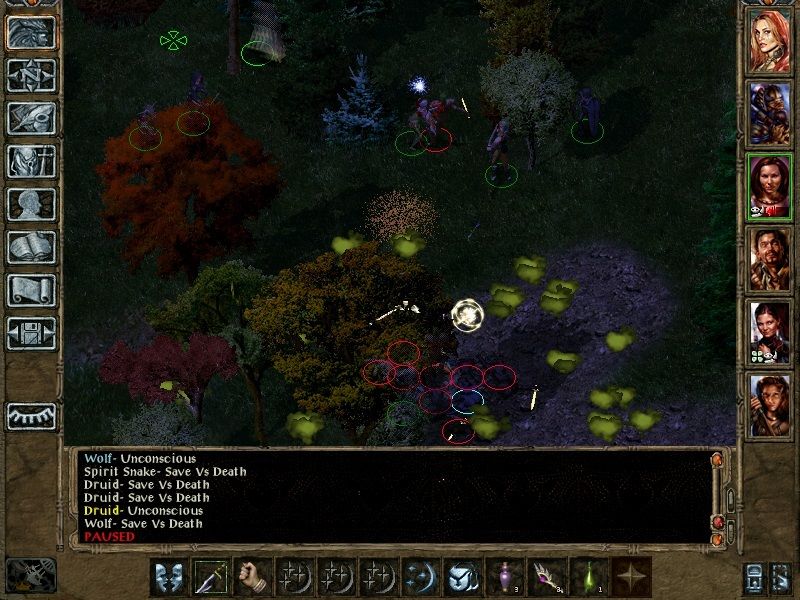This screenshot has width=800, height=600.
Task: Open the mage spellbook button
Action: coord(31,247)
